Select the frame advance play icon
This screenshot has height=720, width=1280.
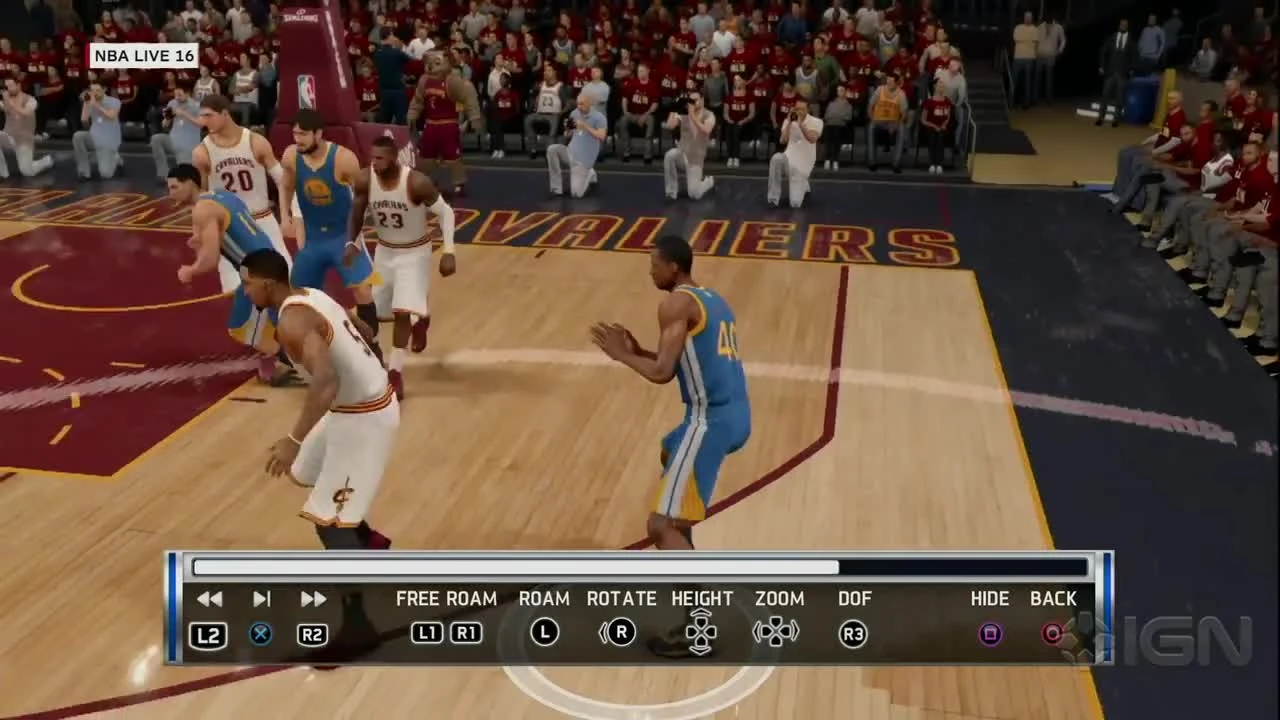click(x=261, y=598)
